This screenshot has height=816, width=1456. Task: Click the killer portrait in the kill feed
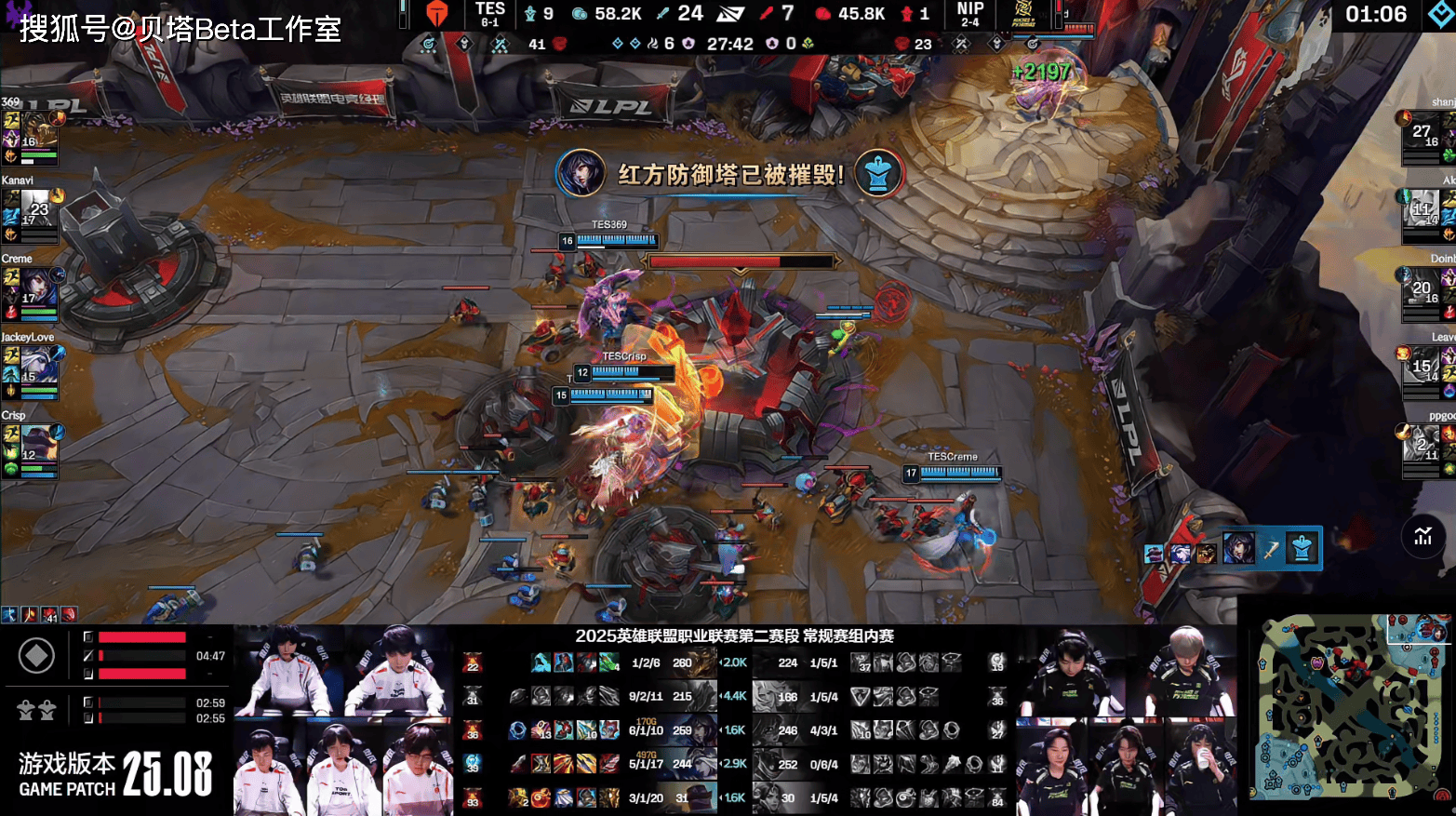[1238, 549]
